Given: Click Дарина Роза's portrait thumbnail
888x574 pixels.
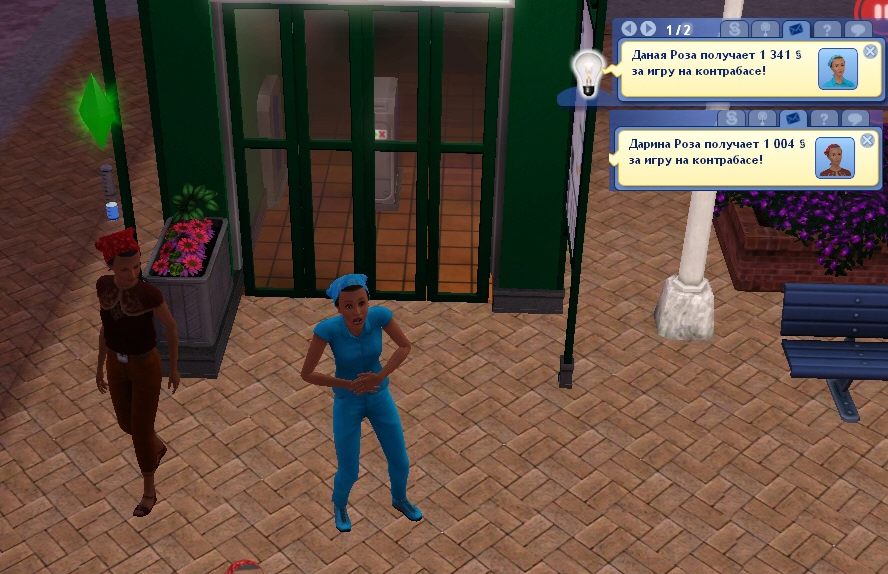Looking at the screenshot, I should point(833,158).
